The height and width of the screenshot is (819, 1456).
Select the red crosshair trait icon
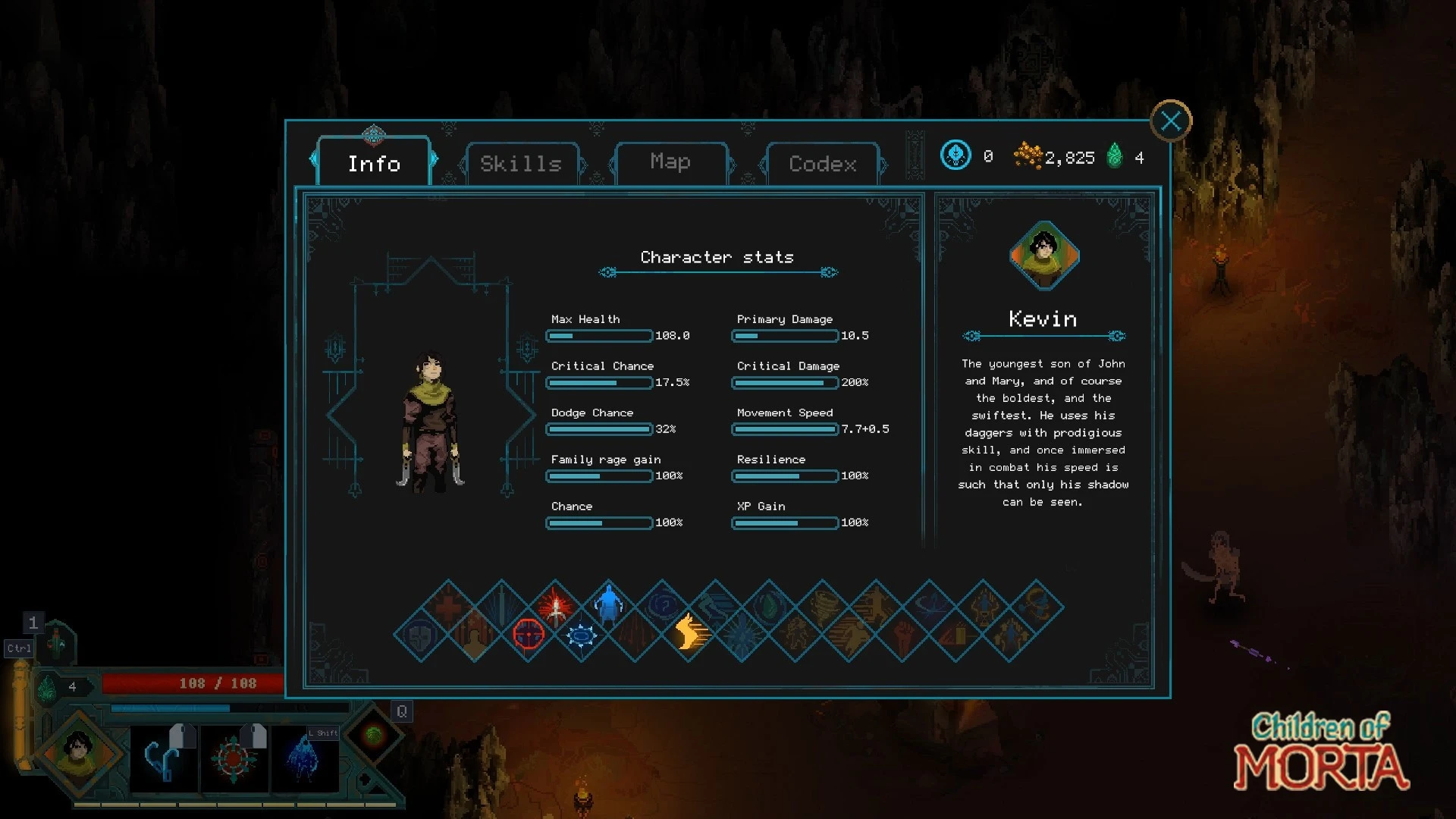(529, 634)
